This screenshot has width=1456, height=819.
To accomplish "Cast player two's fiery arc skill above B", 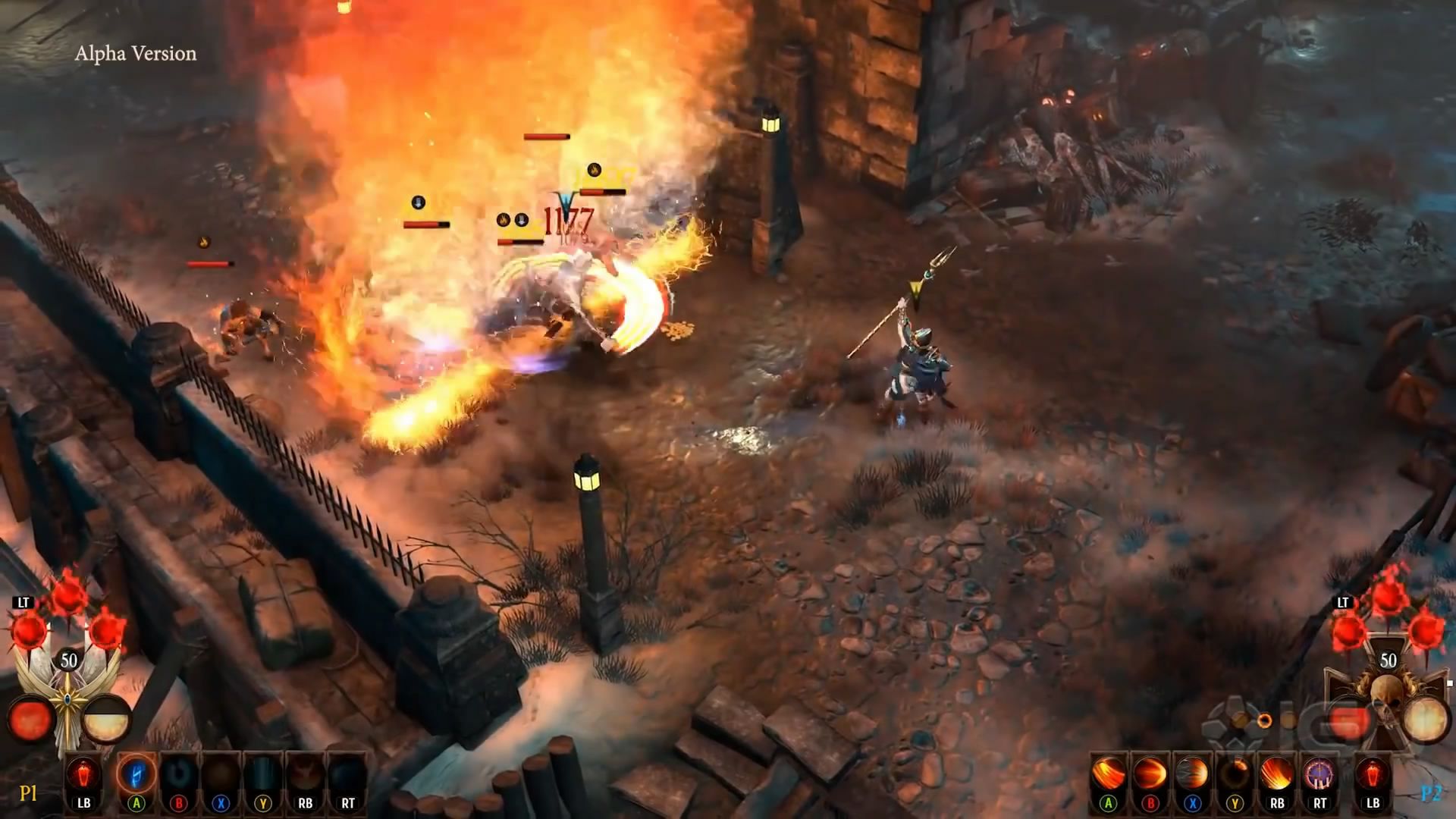I will coord(1150,775).
